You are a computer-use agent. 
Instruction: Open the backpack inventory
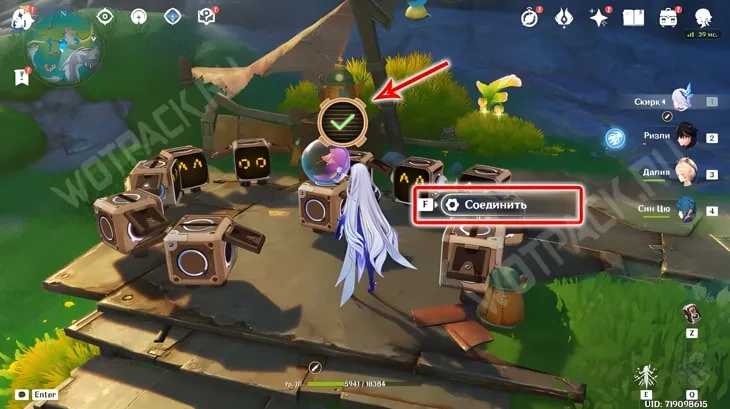[668, 17]
